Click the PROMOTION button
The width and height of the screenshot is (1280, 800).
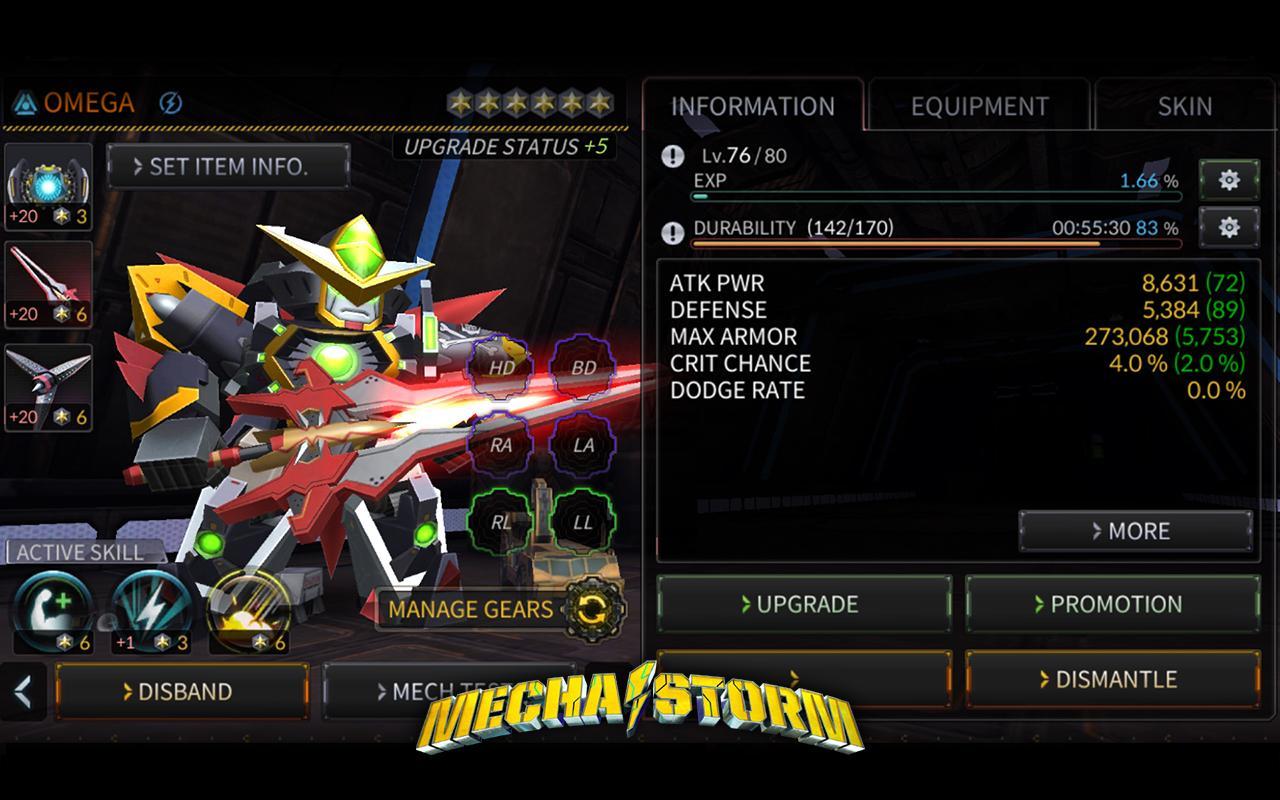[x=1112, y=604]
